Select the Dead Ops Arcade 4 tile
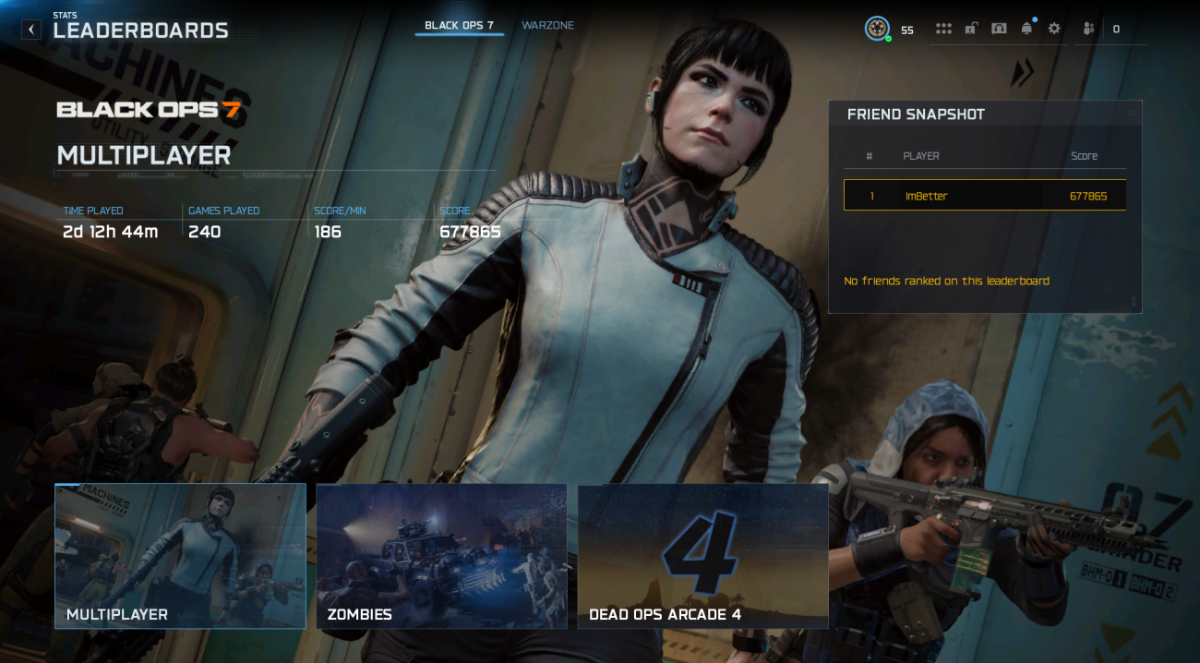 coord(703,556)
